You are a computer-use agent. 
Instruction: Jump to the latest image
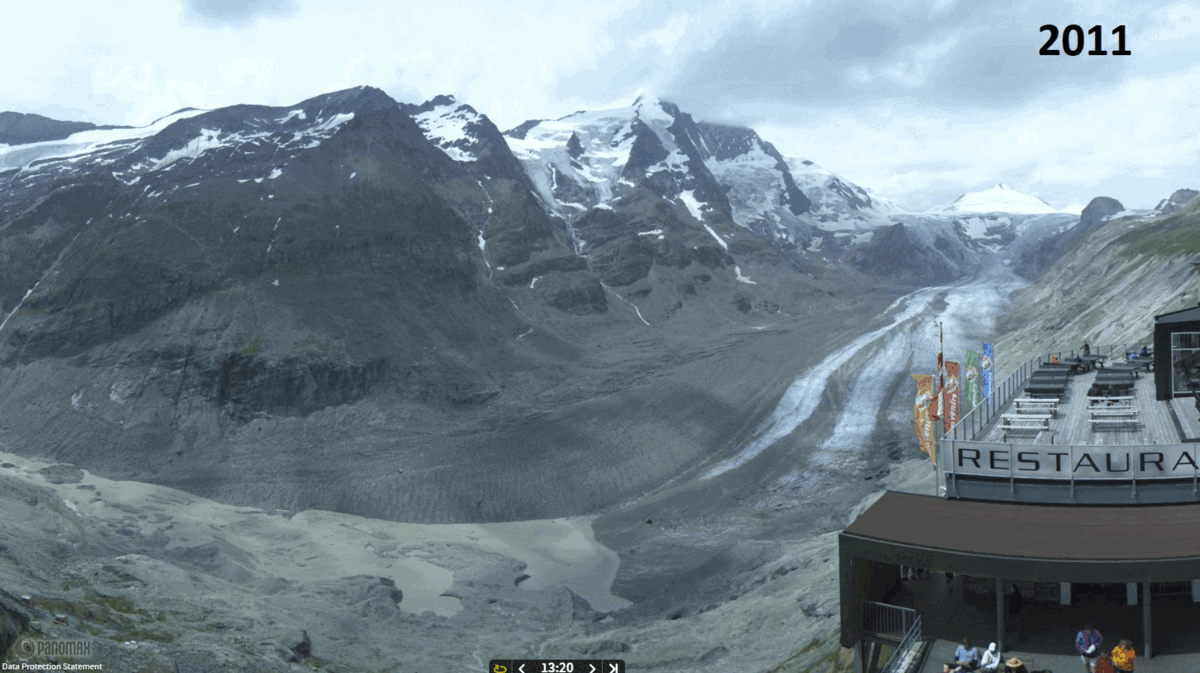click(x=613, y=667)
